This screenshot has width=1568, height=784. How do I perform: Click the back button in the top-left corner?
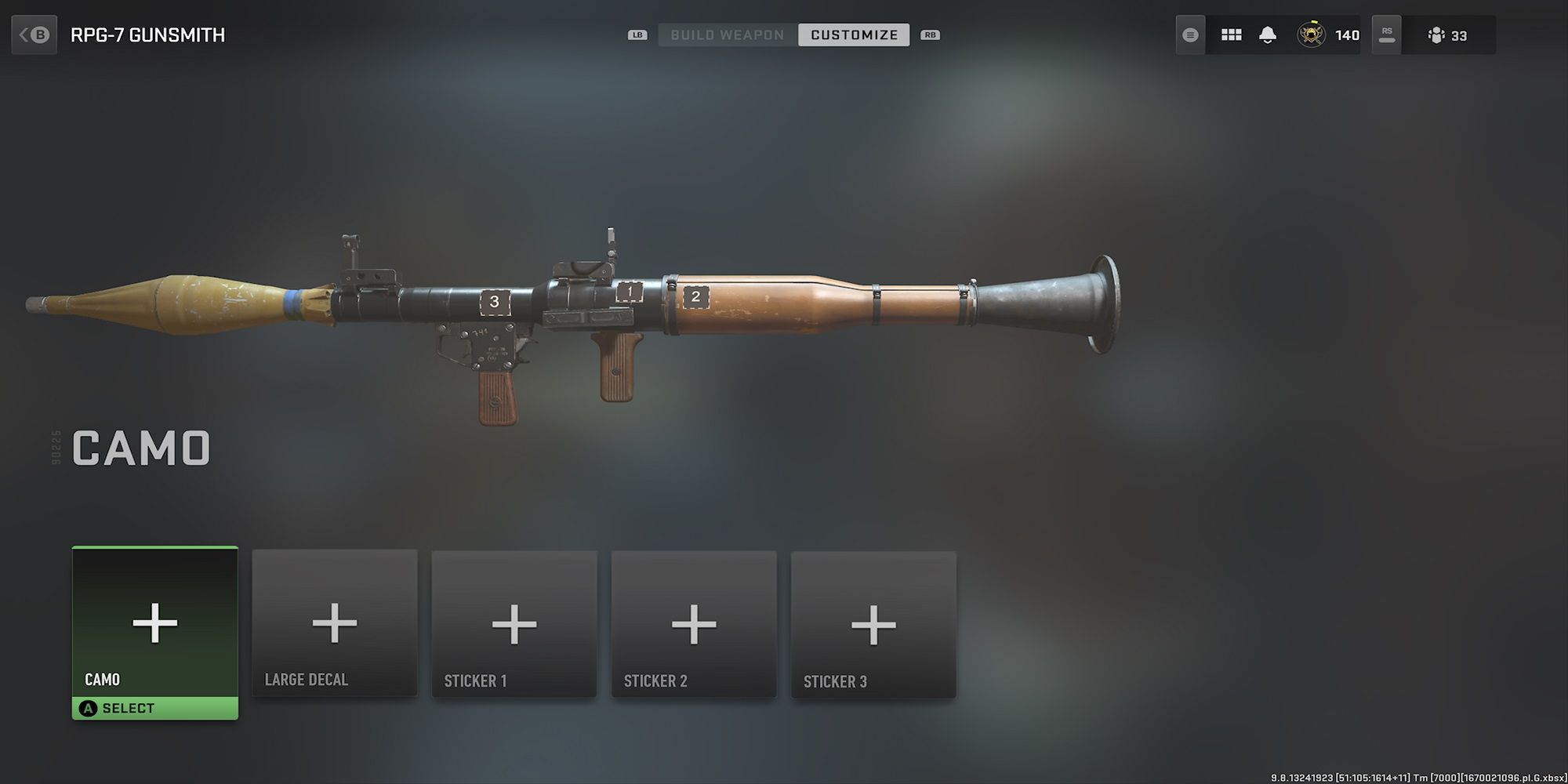pos(34,34)
